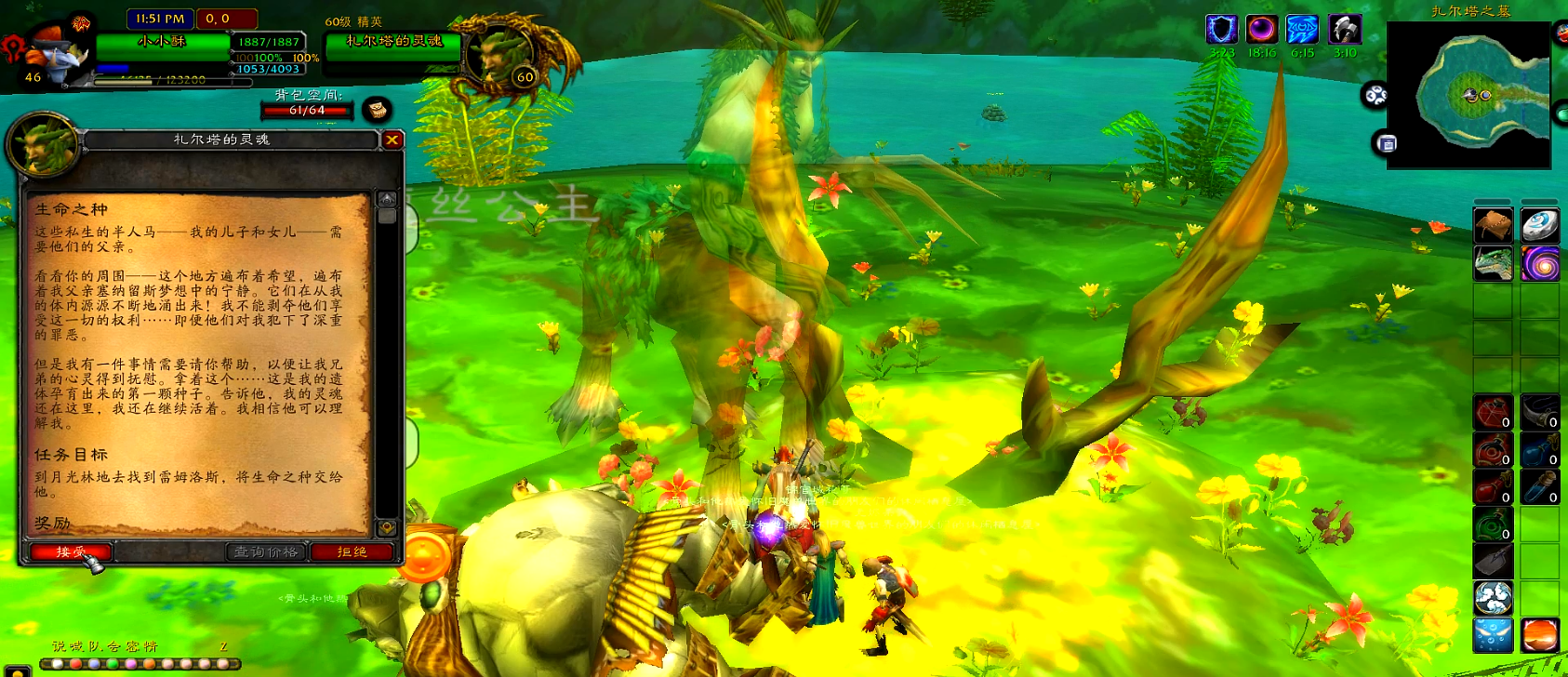This screenshot has height=677, width=1568.
Task: Activate the purple spiral spell slot
Action: pos(1540,264)
